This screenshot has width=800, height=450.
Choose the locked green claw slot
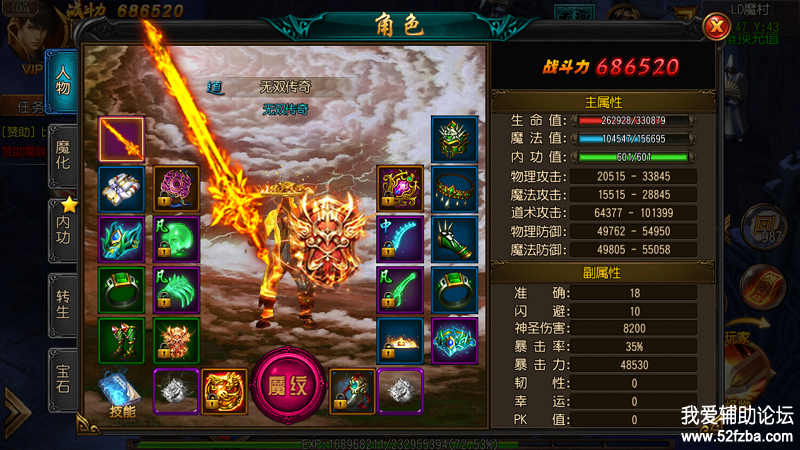[176, 290]
